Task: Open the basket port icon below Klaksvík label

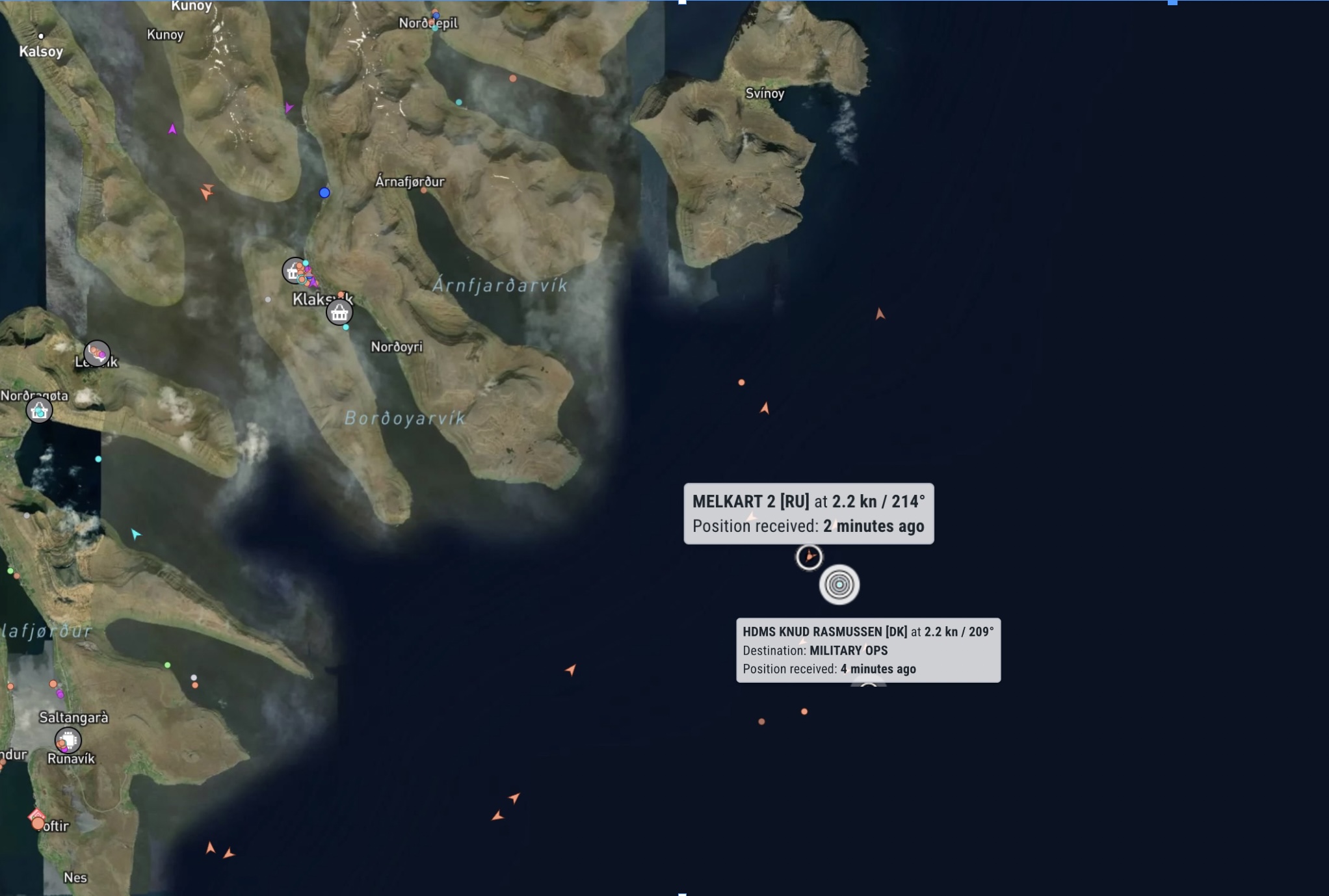Action: pos(339,313)
